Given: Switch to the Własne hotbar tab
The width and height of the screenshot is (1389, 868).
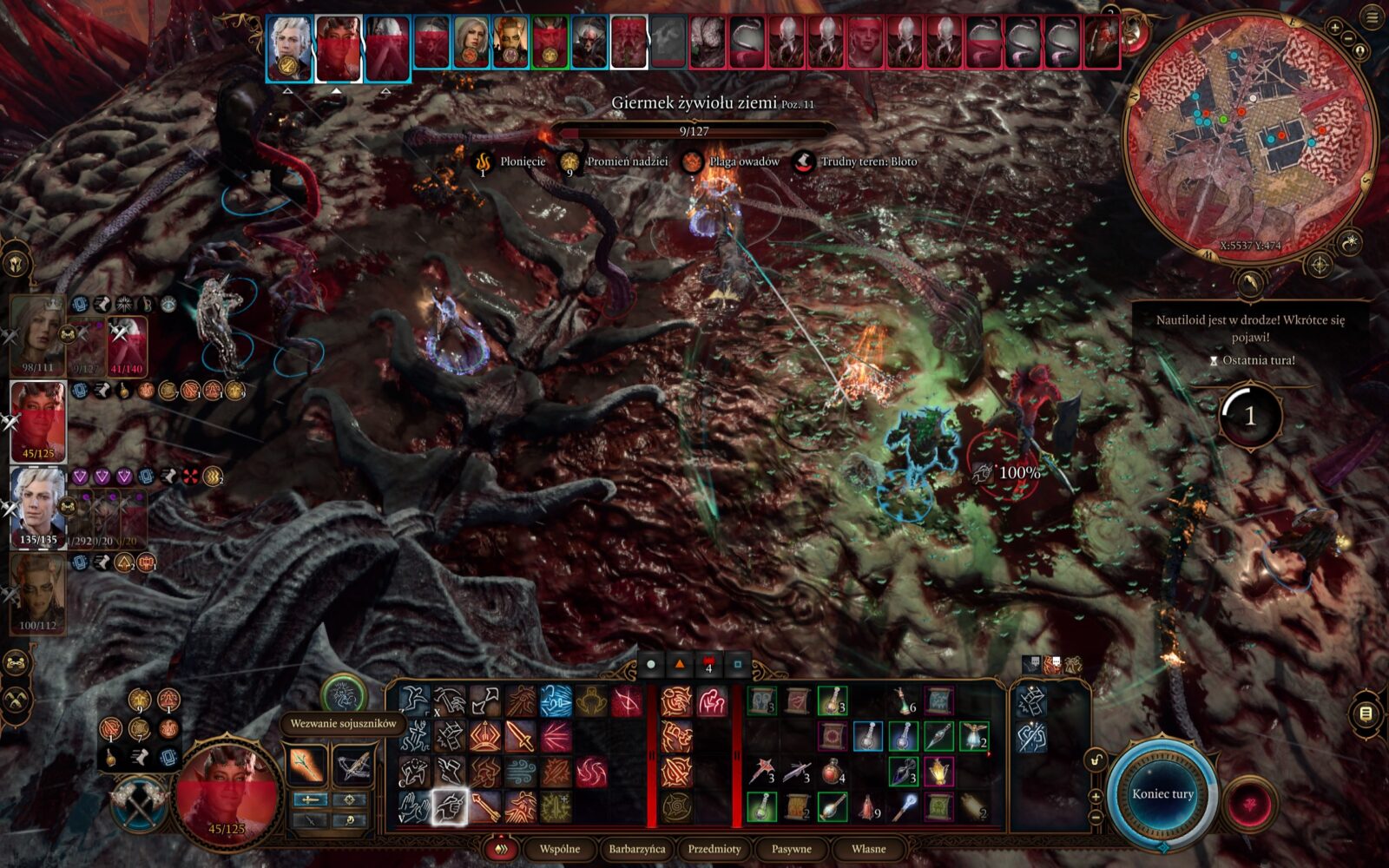Looking at the screenshot, I should point(868,849).
